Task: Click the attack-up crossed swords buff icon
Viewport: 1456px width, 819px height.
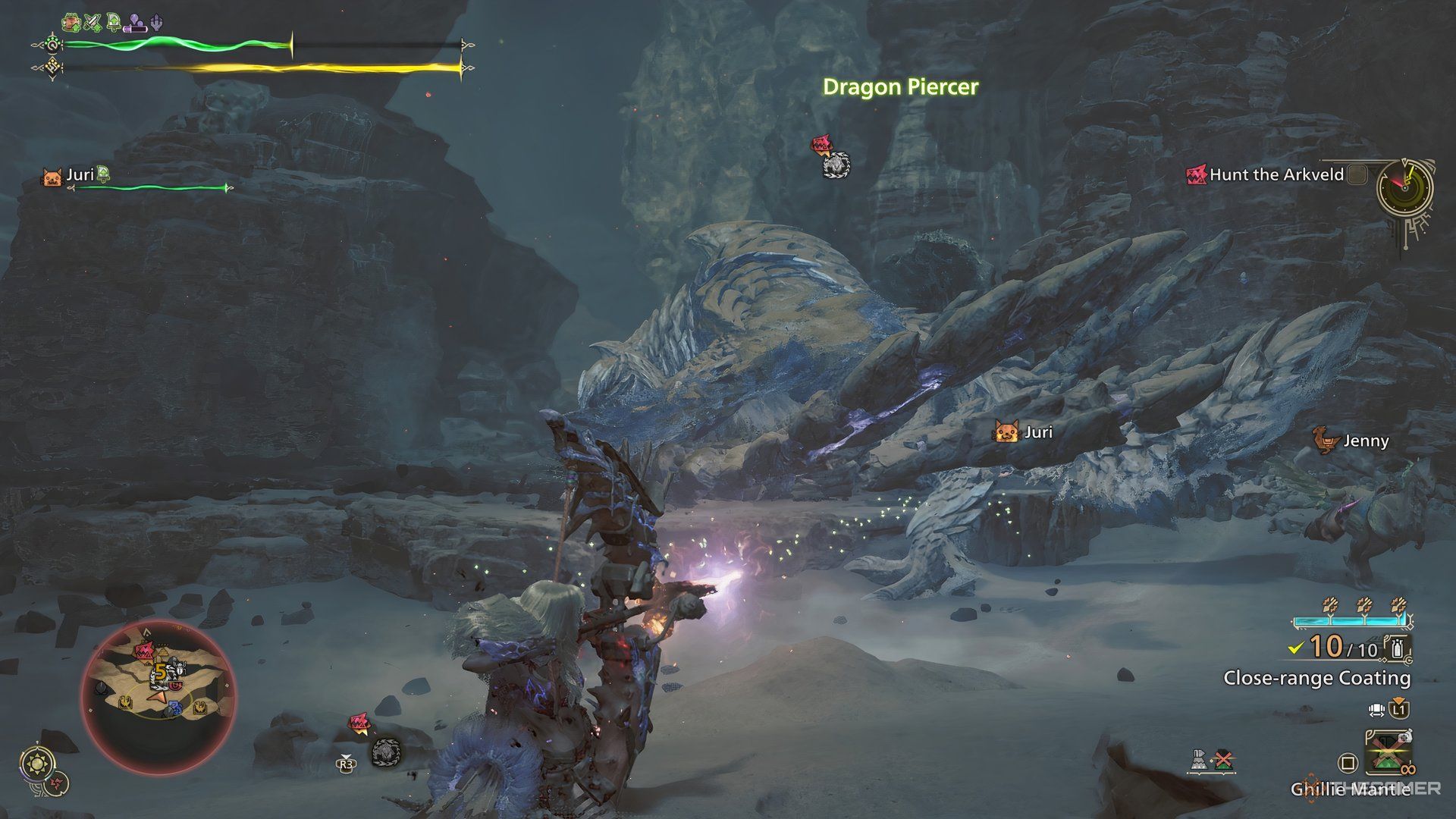Action: tap(93, 22)
